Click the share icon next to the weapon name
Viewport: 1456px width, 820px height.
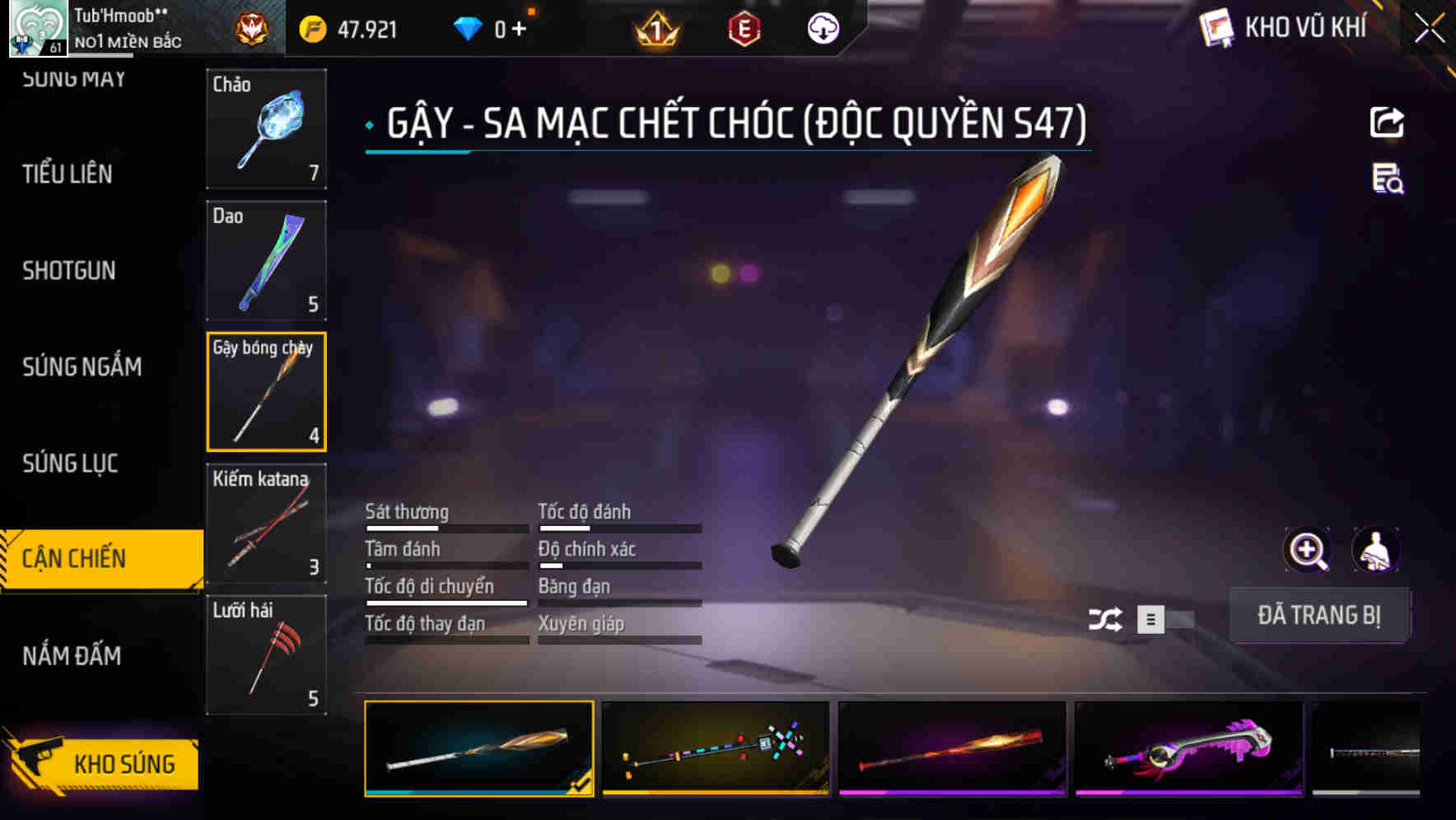pyautogui.click(x=1388, y=122)
